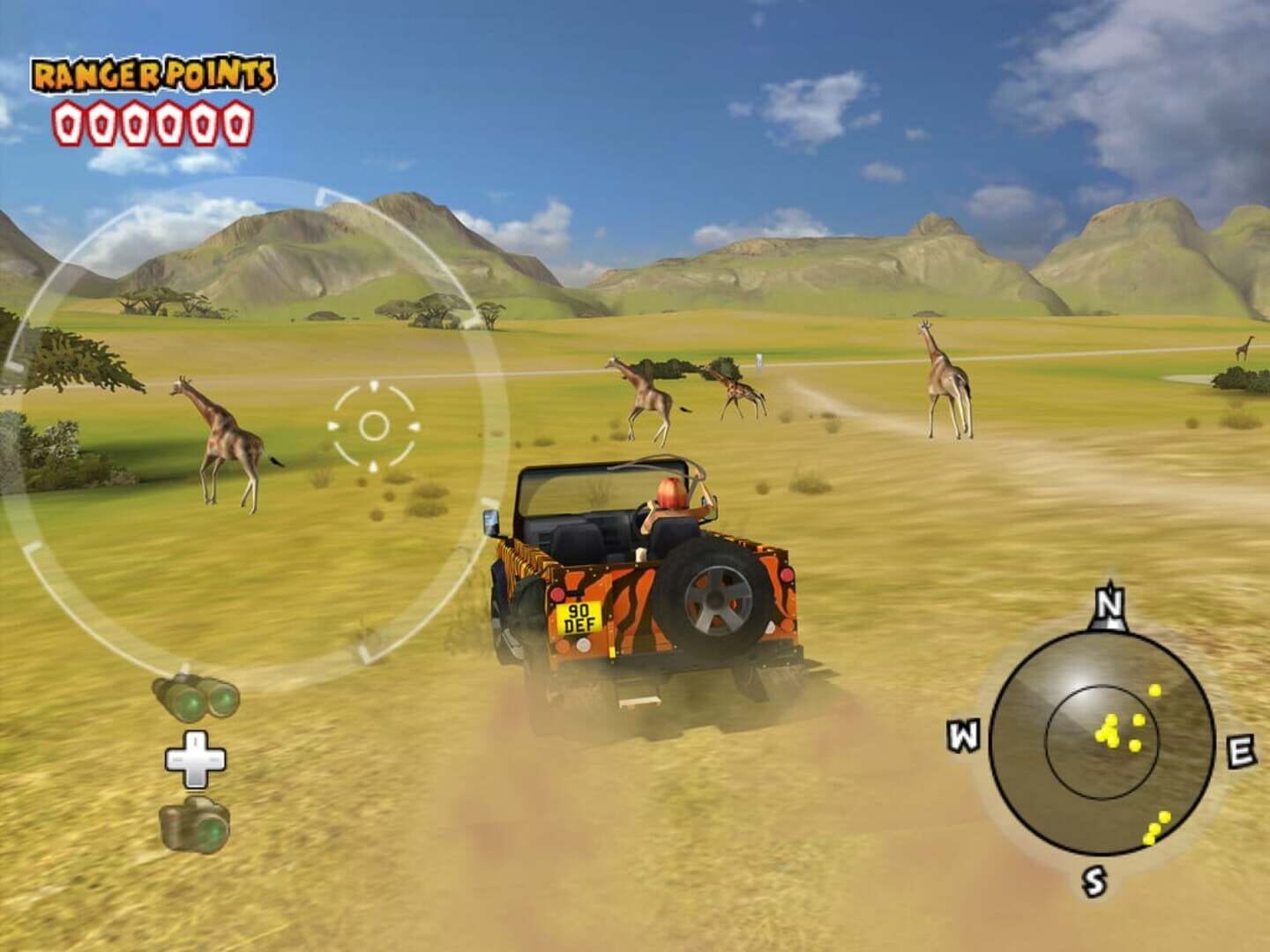Viewport: 1270px width, 952px height.
Task: Click the targeting reticle crosshair
Action: [375, 428]
